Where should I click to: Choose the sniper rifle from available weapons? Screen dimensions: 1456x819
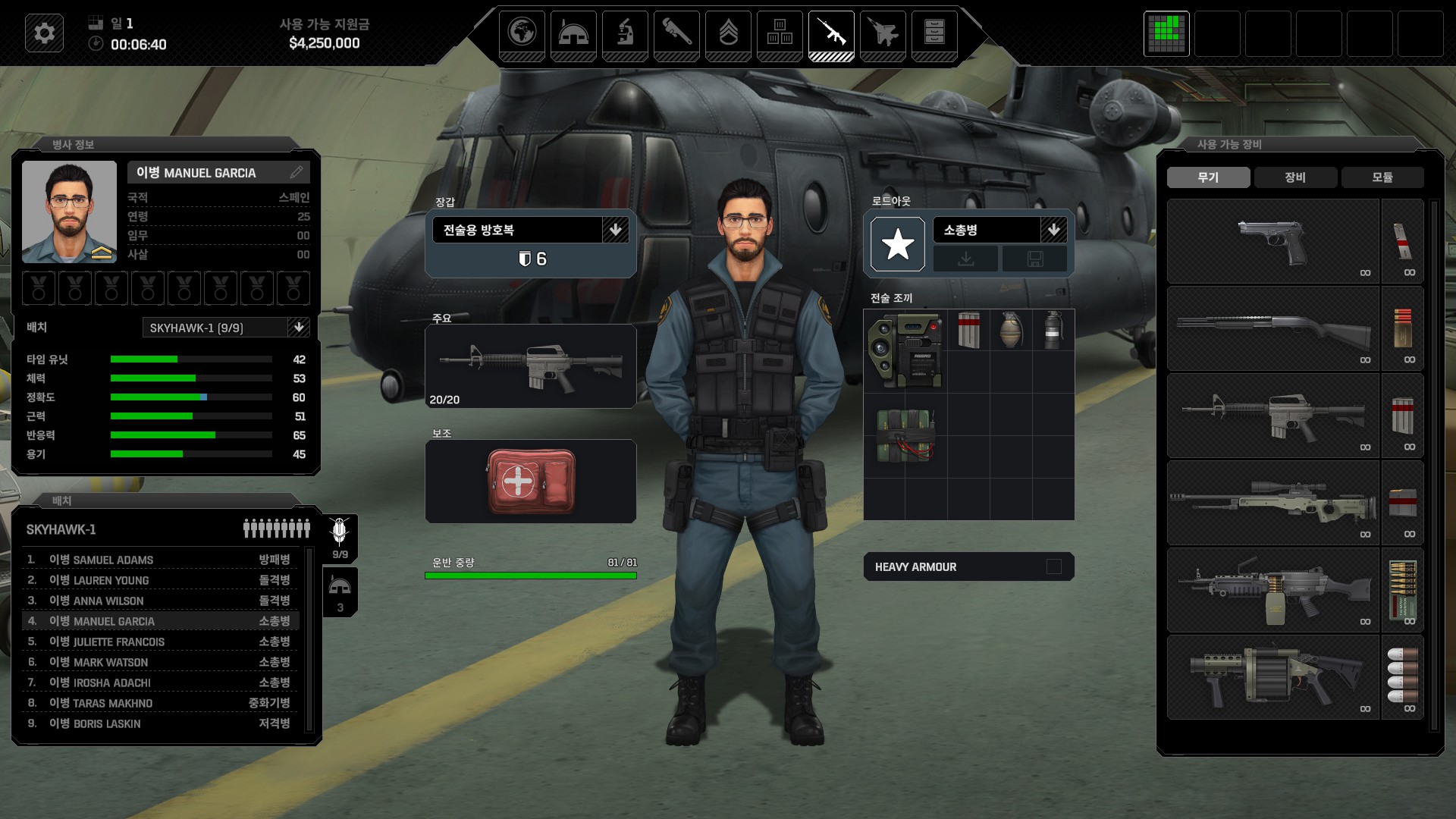pyautogui.click(x=1272, y=503)
